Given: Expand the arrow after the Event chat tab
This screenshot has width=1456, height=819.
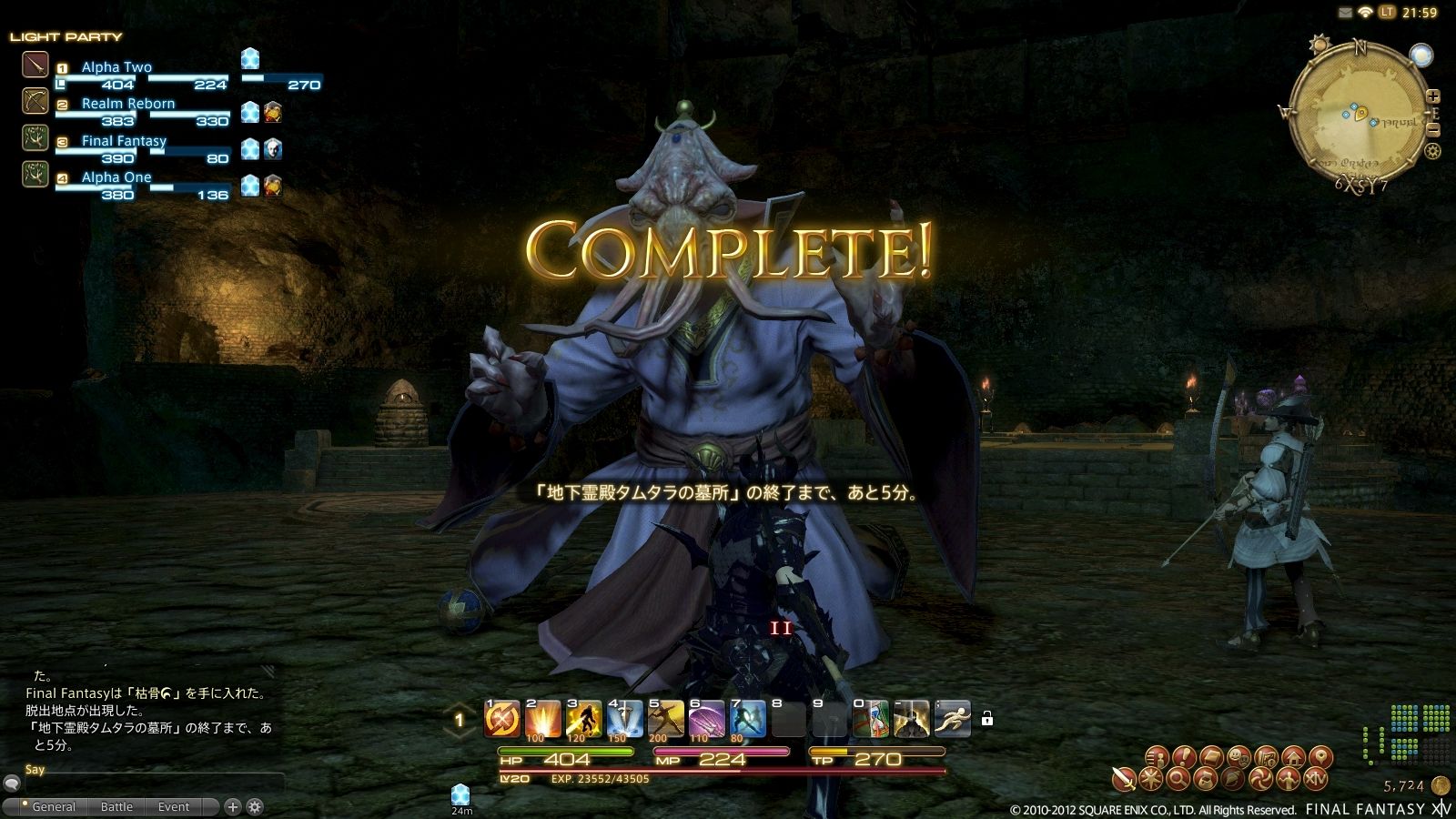Looking at the screenshot, I should coord(211,806).
